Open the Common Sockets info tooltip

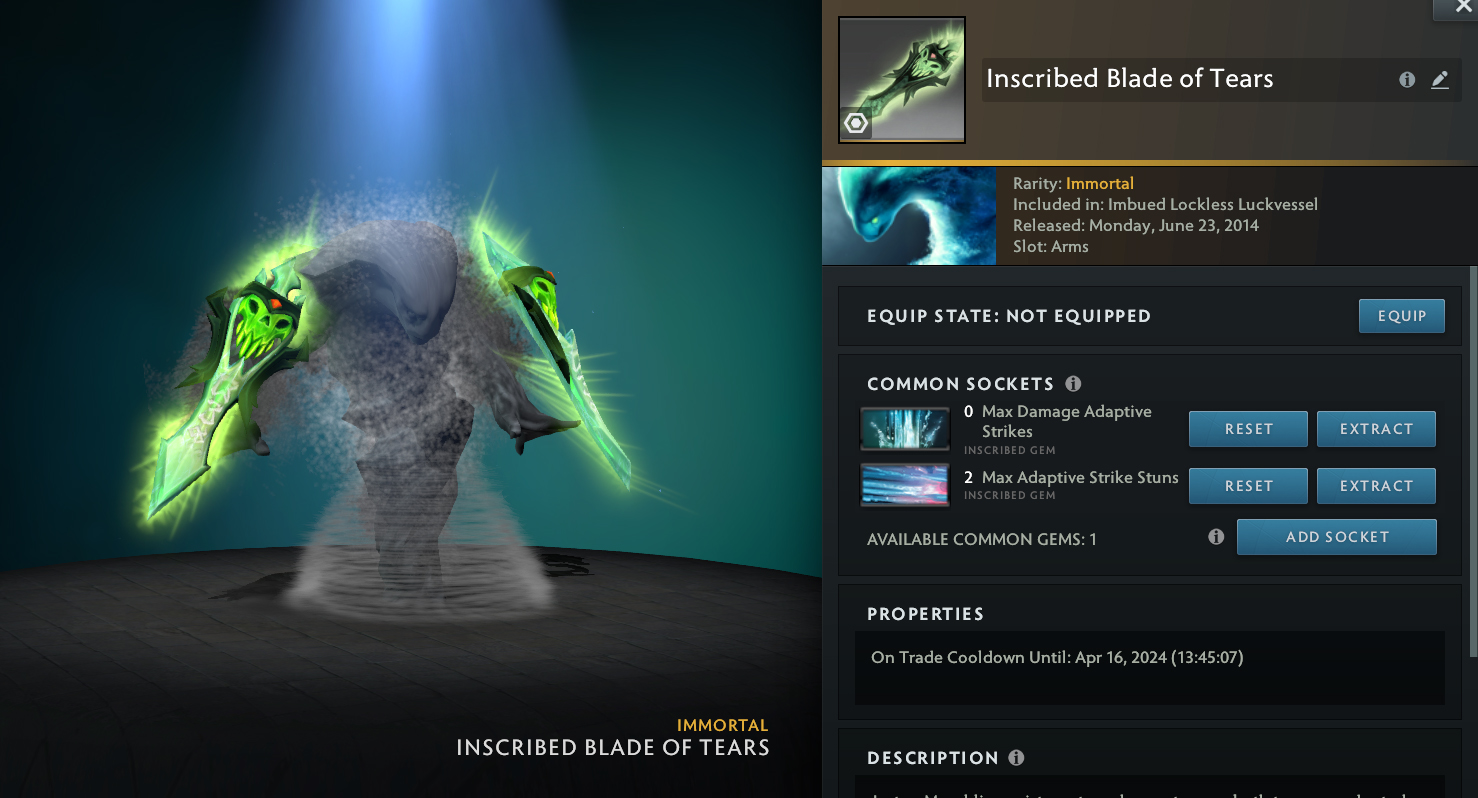pos(1073,384)
